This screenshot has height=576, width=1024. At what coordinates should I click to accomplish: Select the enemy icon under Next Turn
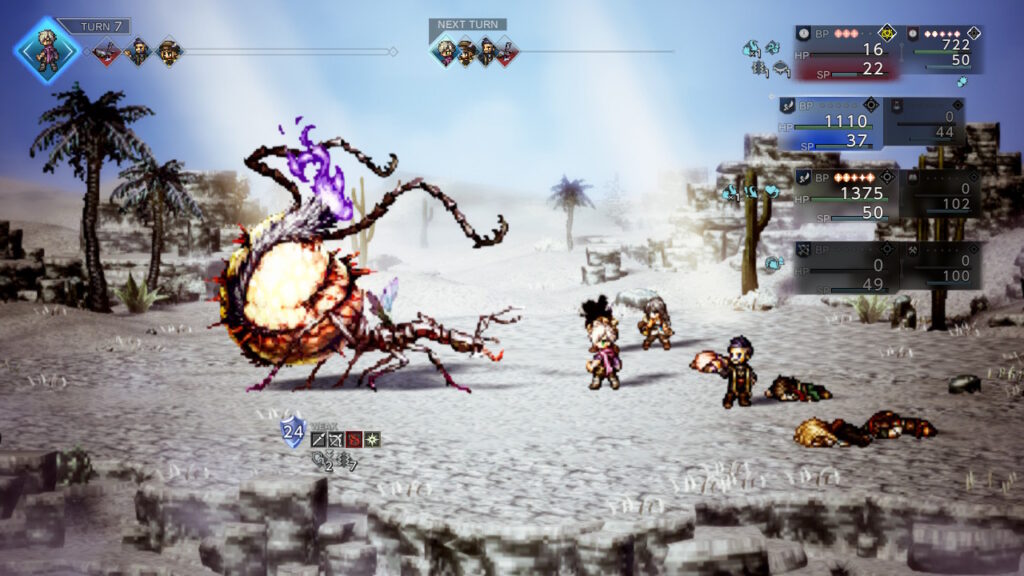(x=506, y=51)
